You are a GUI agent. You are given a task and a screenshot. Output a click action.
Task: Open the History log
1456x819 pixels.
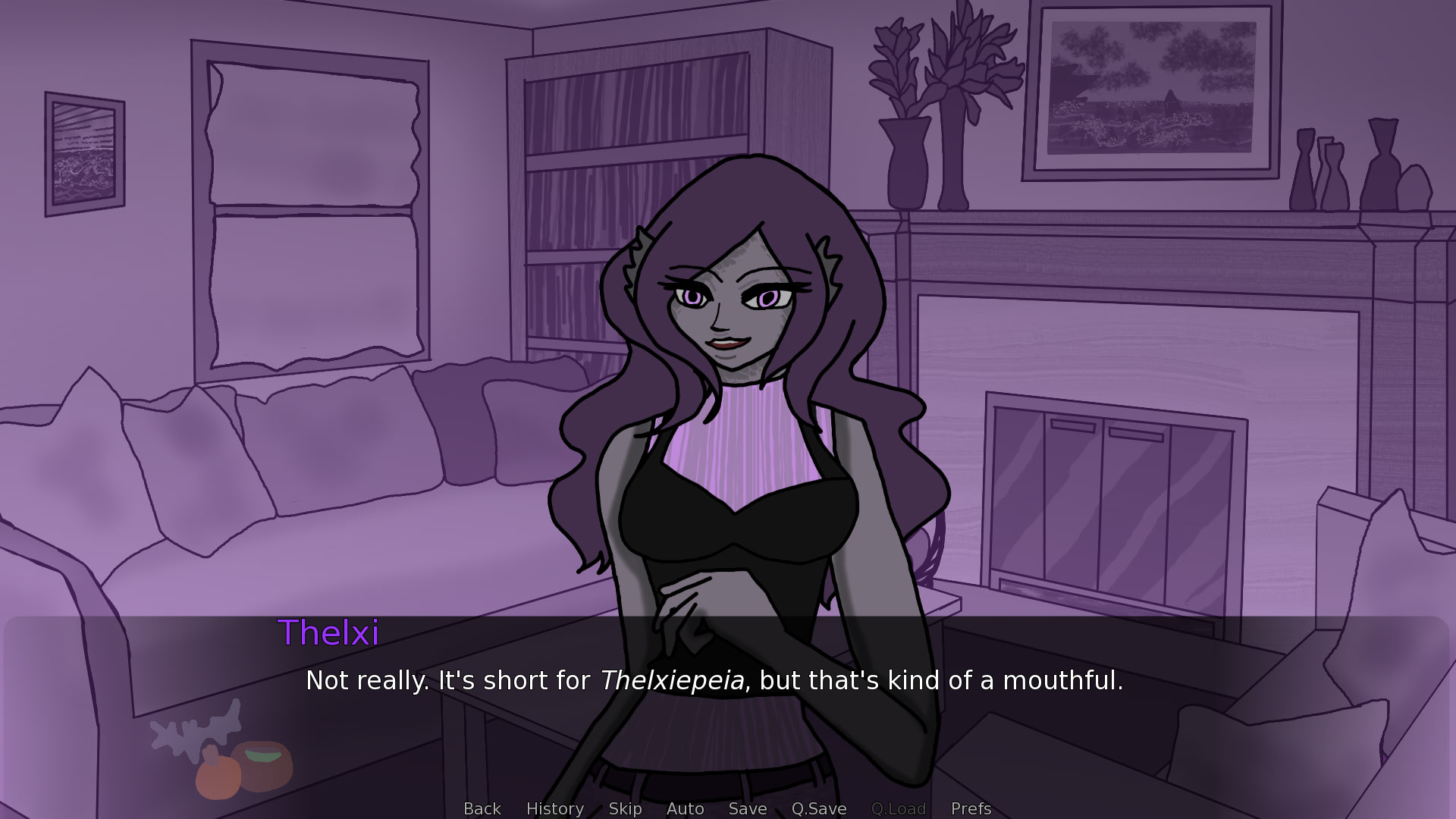click(554, 808)
